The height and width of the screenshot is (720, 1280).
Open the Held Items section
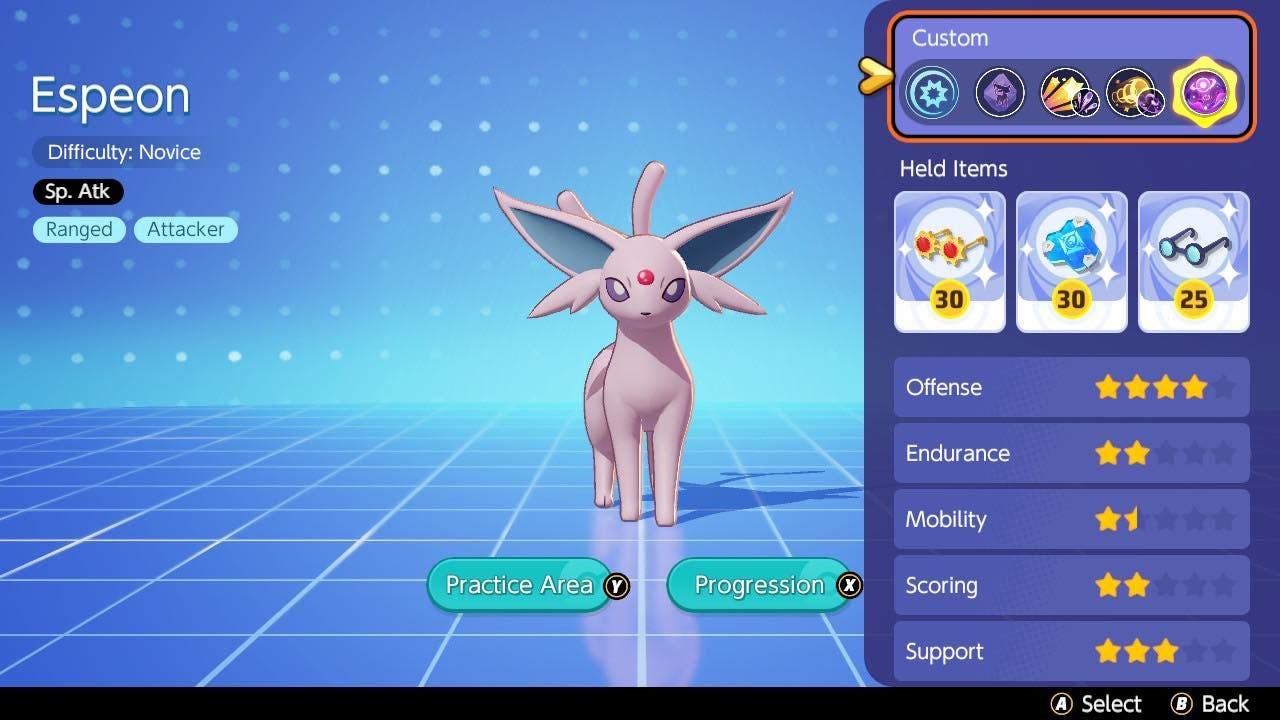[x=950, y=168]
